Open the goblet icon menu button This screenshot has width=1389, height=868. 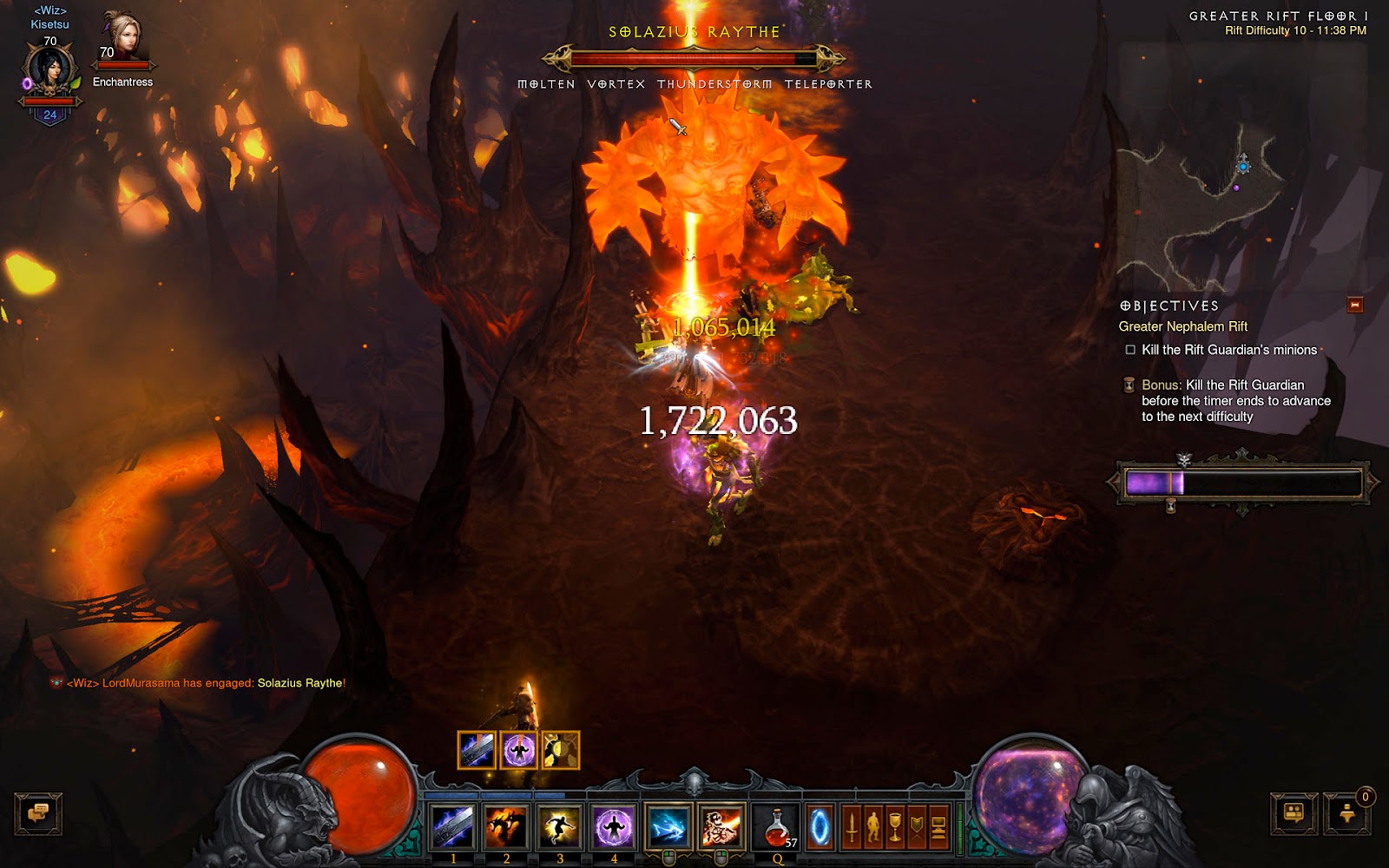click(x=895, y=826)
